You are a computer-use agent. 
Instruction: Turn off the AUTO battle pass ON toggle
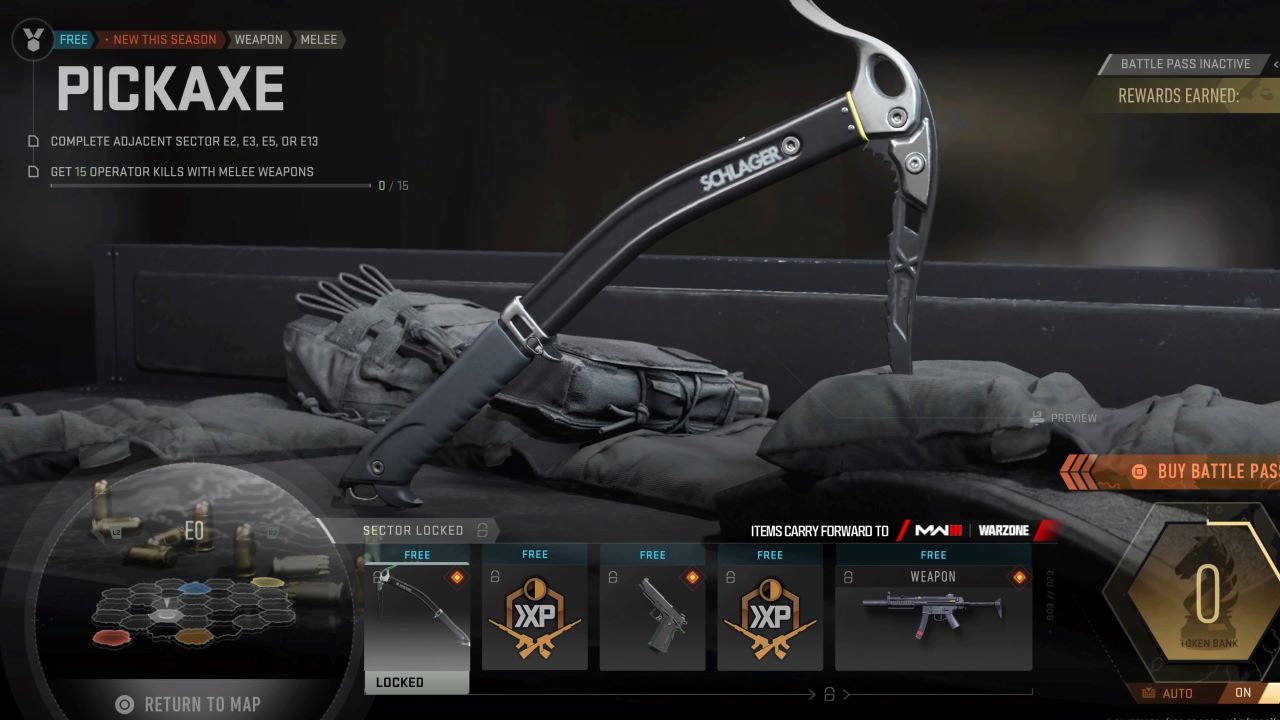(x=1244, y=692)
